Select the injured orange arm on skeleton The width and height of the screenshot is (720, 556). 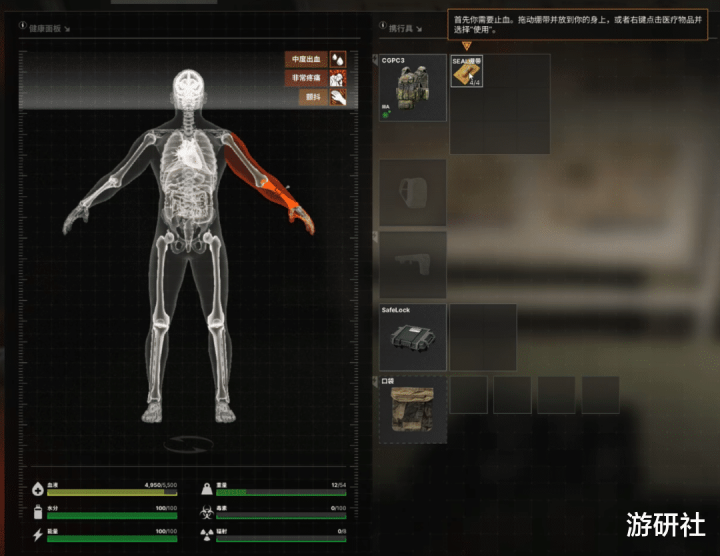[x=270, y=180]
